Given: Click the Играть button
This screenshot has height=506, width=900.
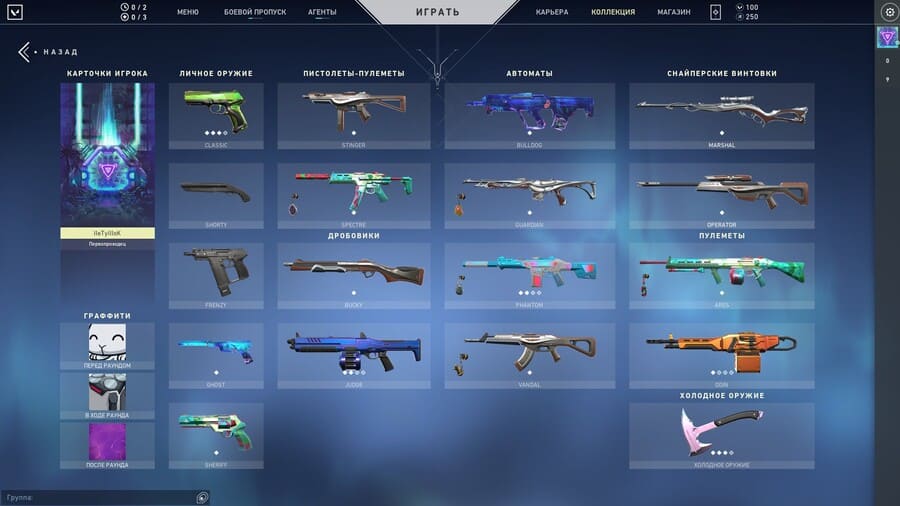Looking at the screenshot, I should (437, 13).
